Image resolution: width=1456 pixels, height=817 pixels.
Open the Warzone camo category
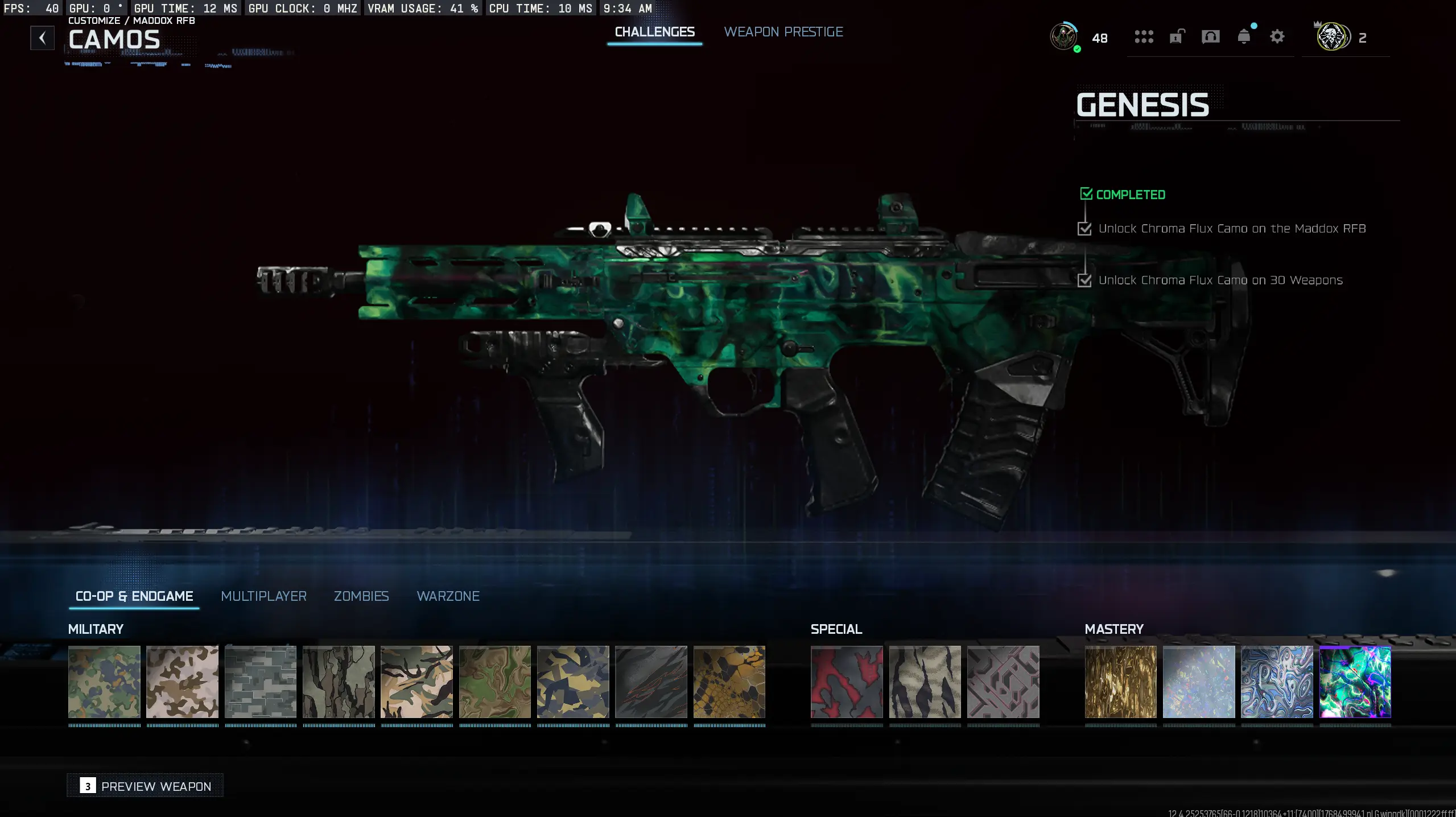point(448,596)
